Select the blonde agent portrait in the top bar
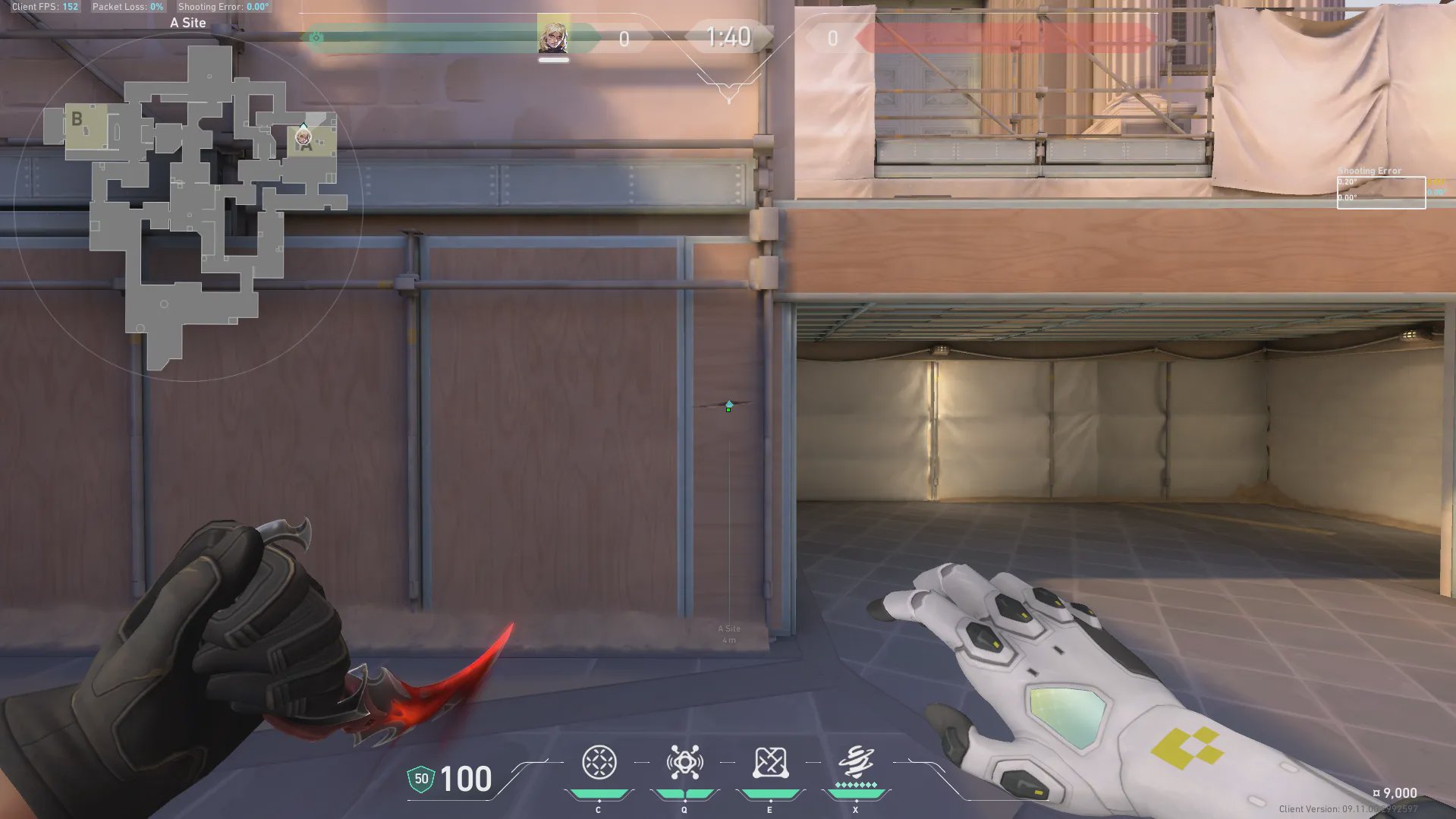This screenshot has height=819, width=1456. tap(553, 36)
